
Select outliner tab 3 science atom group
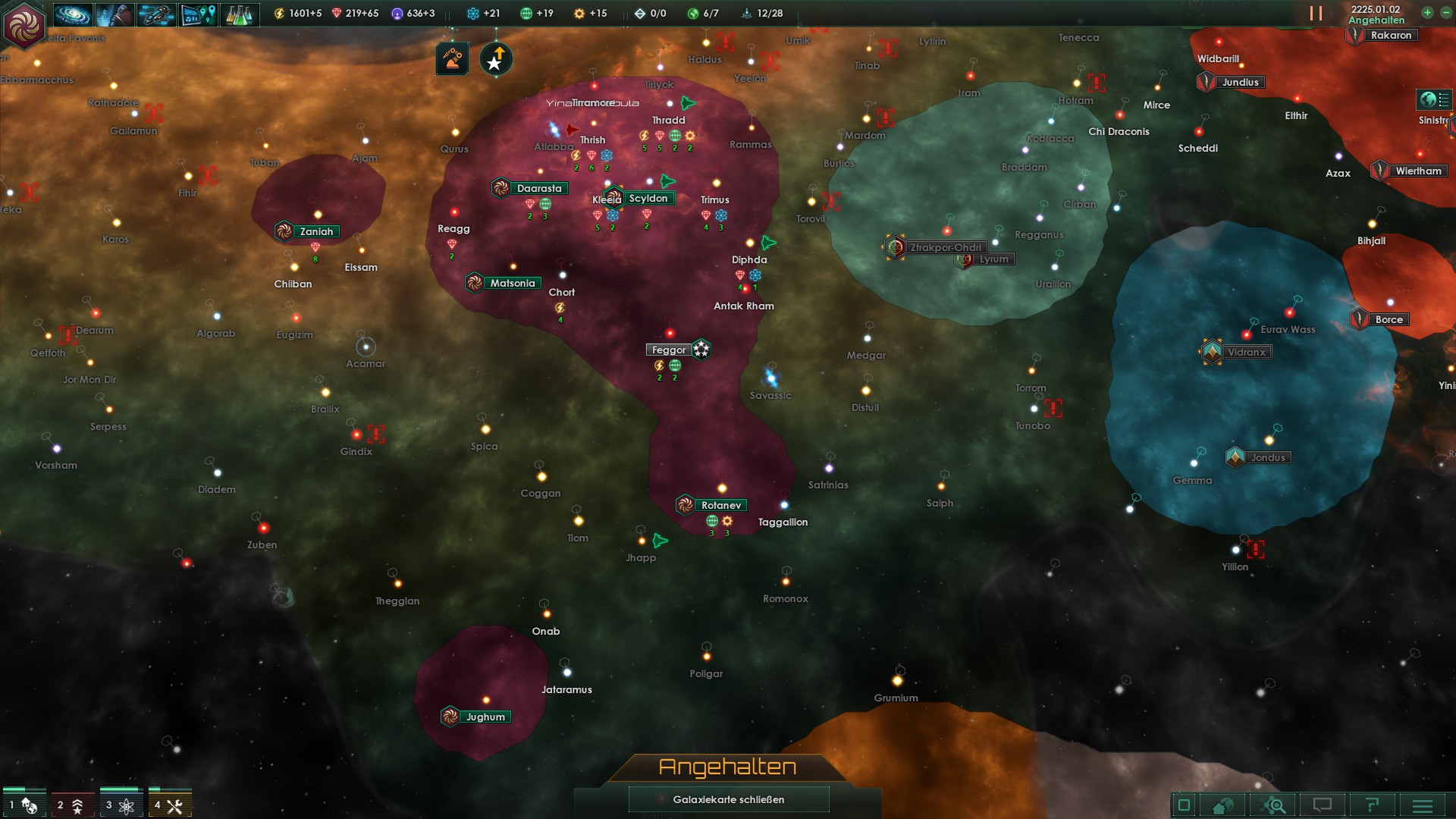(x=121, y=805)
